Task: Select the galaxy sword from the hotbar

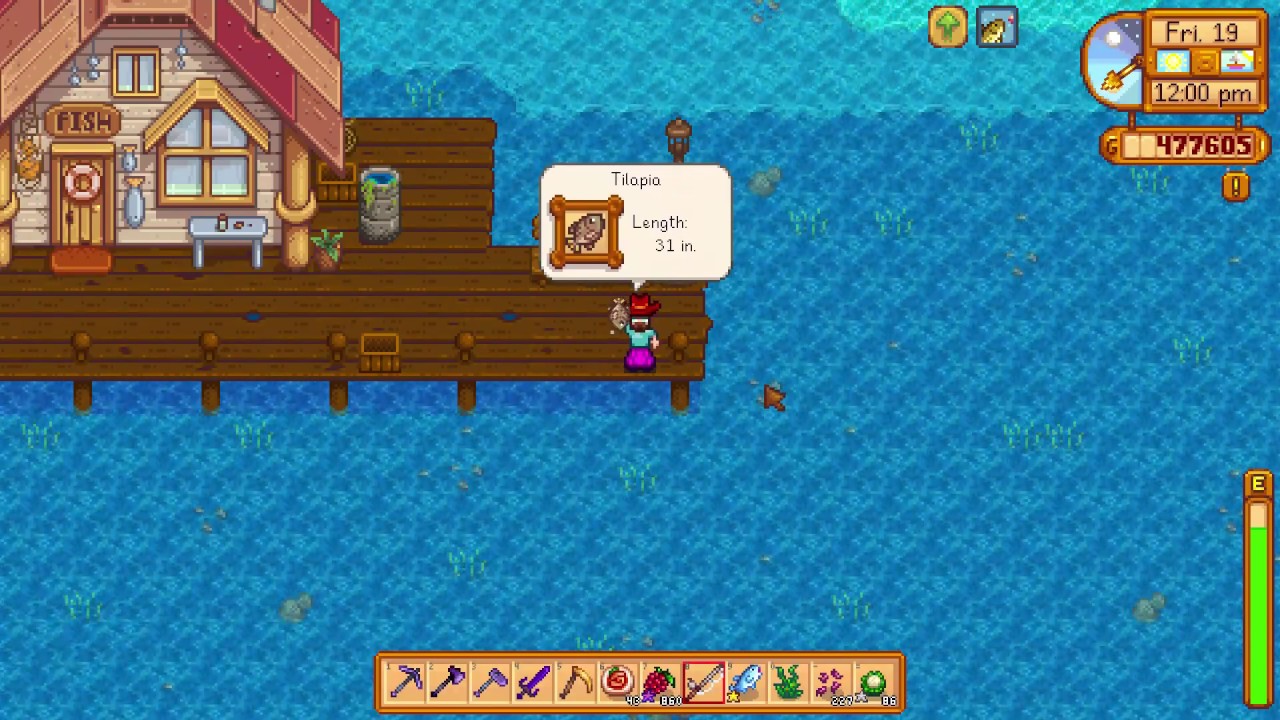Action: point(535,681)
